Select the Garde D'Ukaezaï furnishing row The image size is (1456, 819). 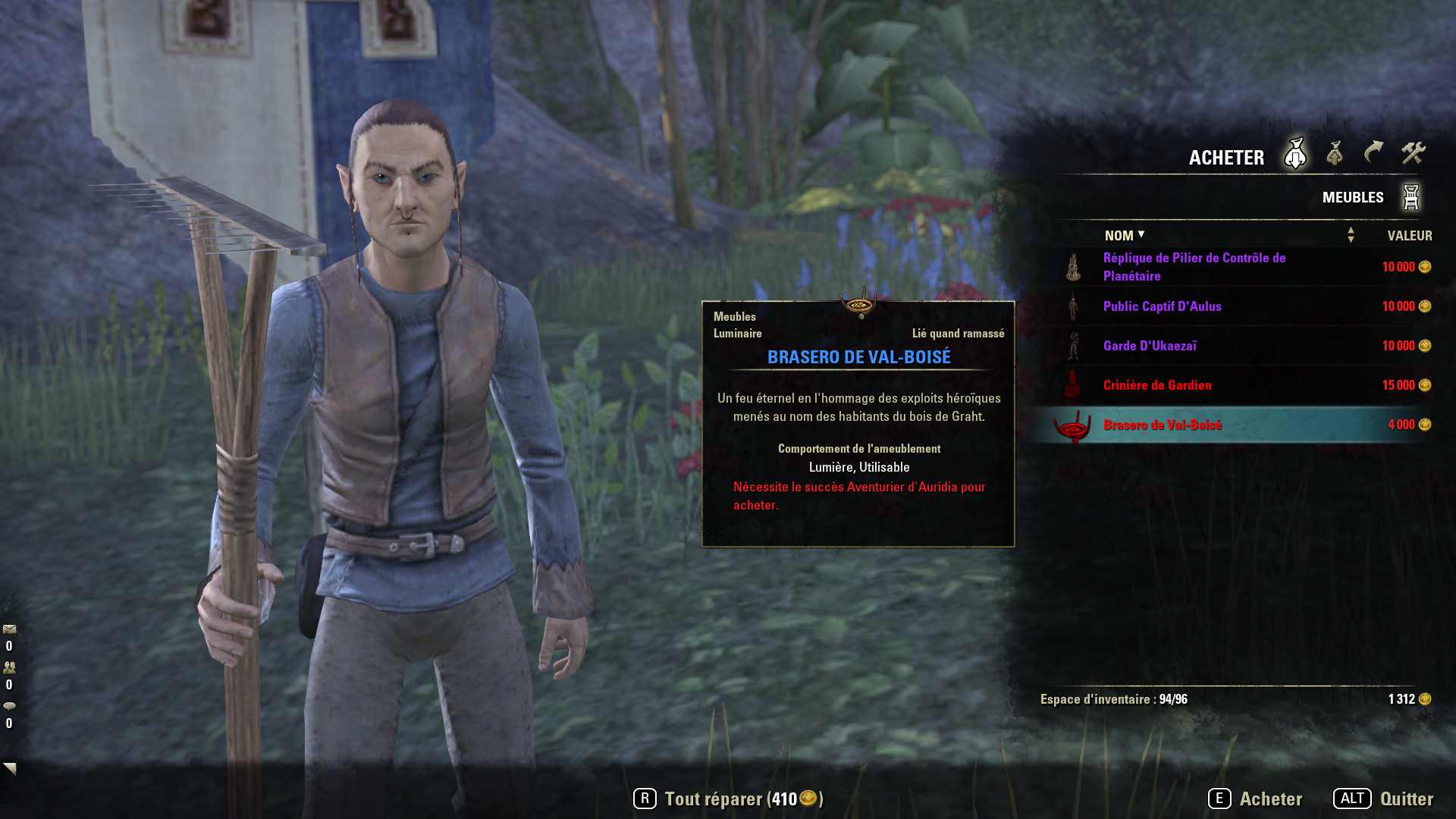tap(1150, 346)
